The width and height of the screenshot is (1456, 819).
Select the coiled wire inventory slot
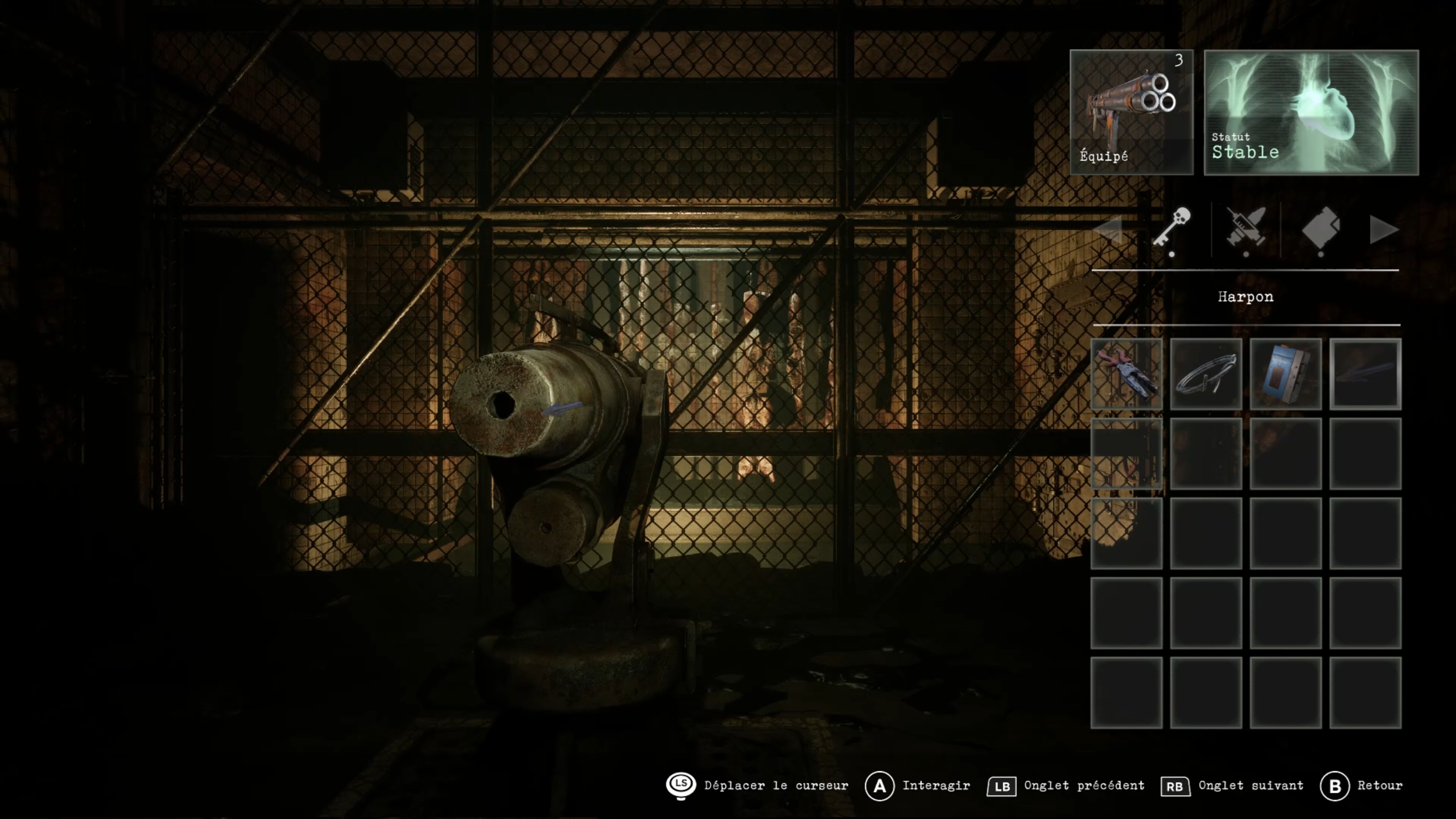[1206, 374]
